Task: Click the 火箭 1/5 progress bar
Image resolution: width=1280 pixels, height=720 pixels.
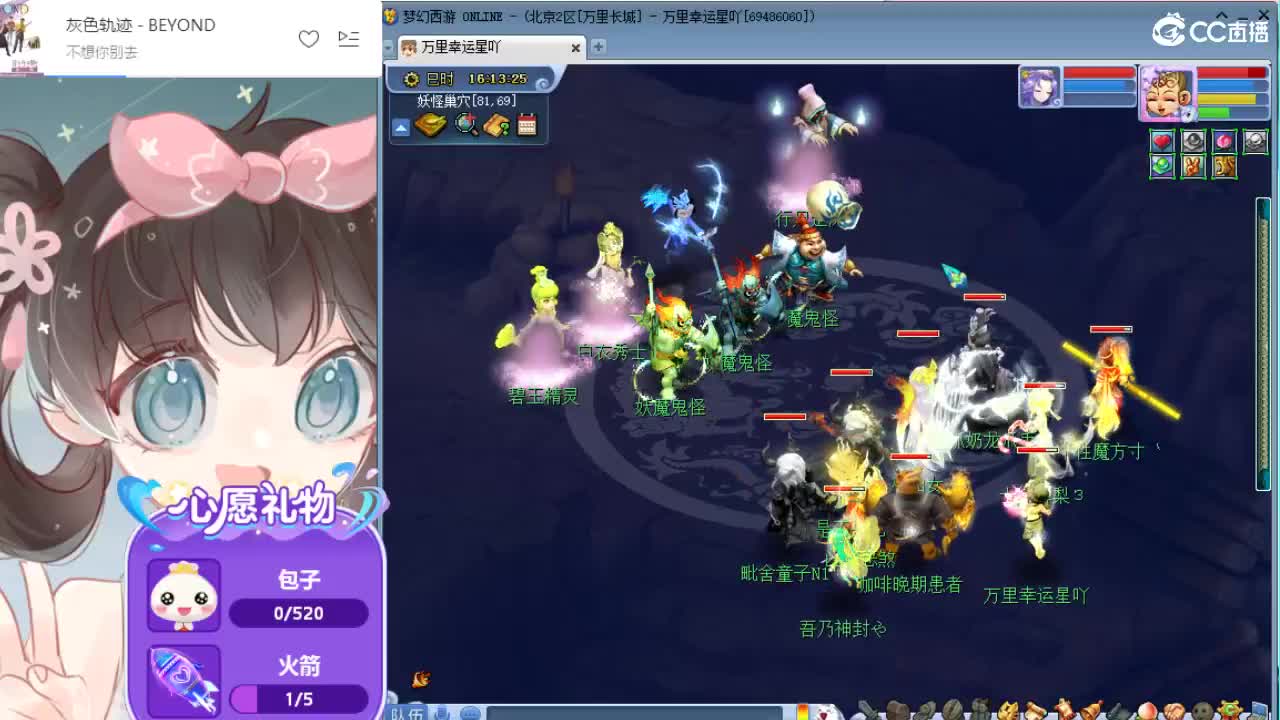Action: (x=299, y=700)
